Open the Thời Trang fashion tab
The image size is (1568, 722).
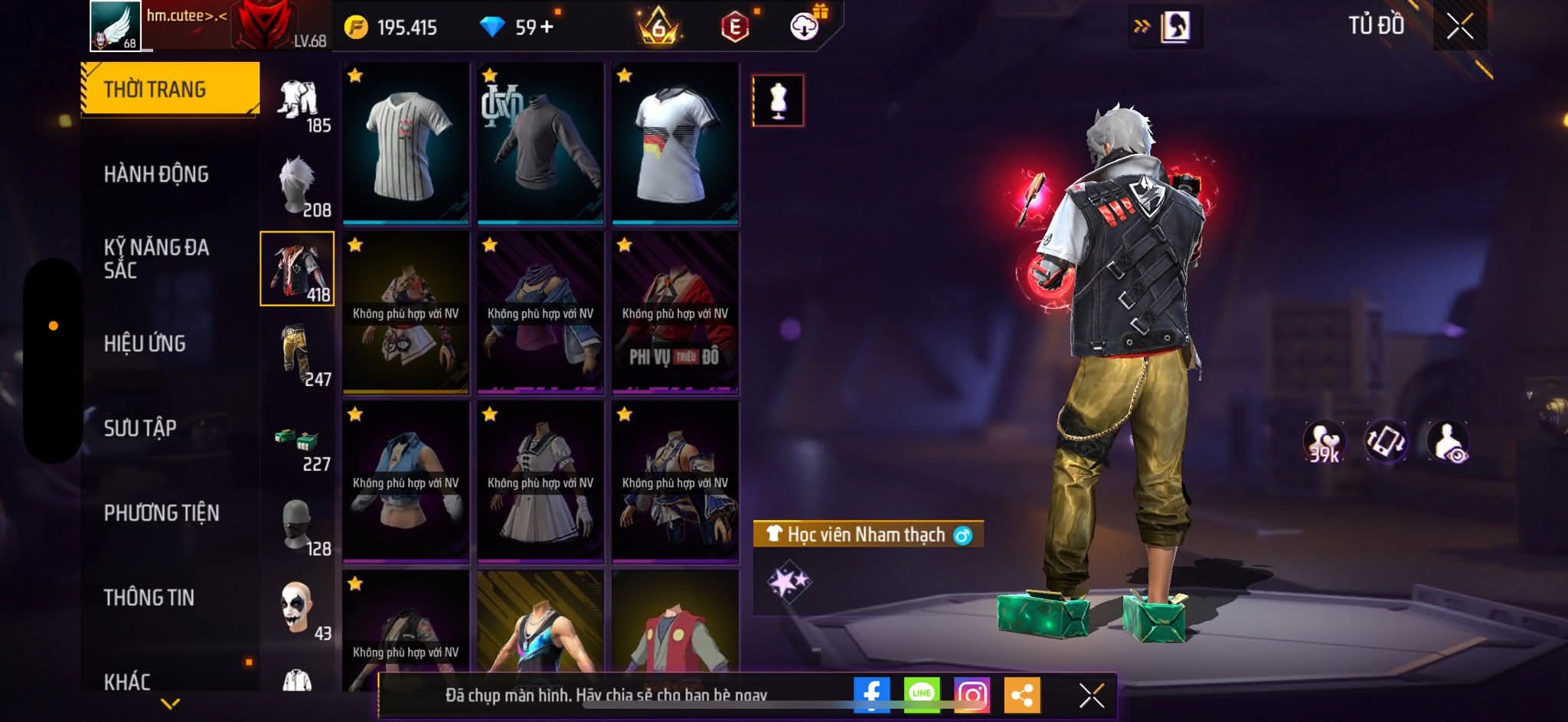point(169,90)
